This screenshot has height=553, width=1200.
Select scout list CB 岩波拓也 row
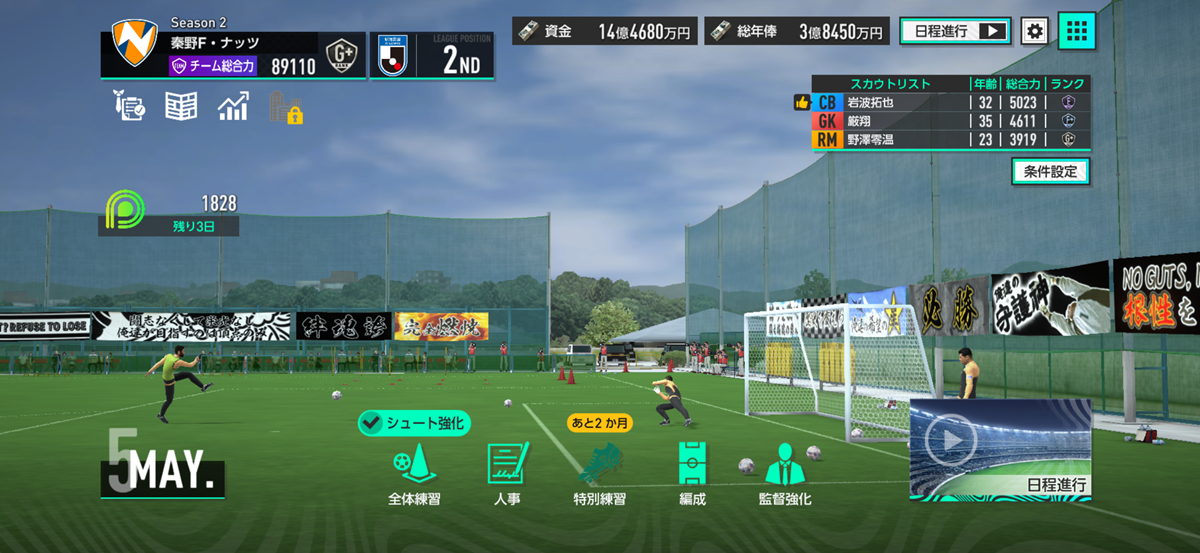coord(950,102)
